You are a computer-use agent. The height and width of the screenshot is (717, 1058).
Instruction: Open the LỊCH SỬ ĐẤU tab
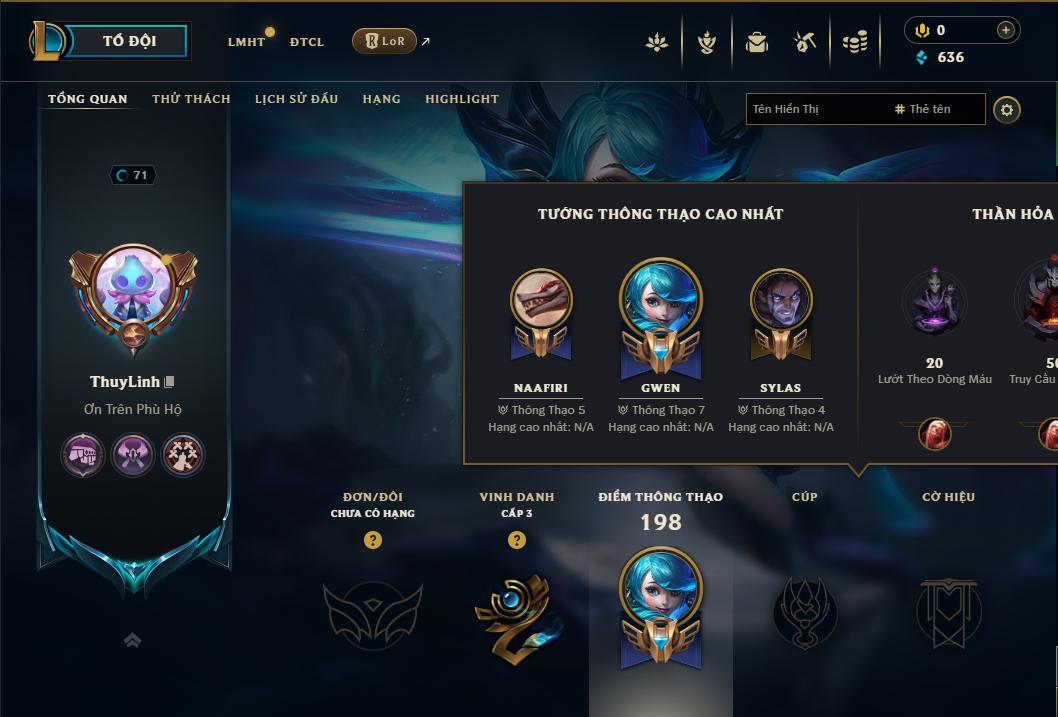(x=296, y=99)
